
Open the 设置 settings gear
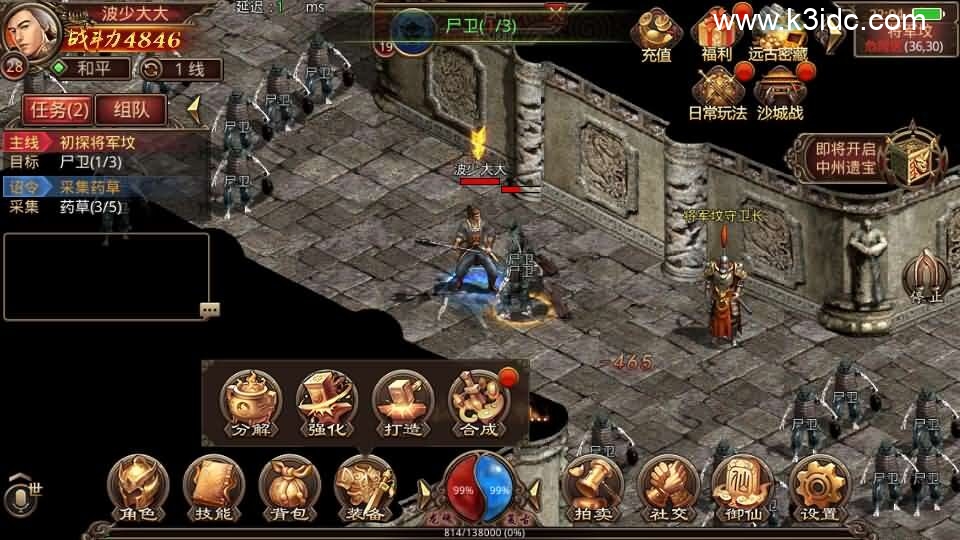[819, 490]
